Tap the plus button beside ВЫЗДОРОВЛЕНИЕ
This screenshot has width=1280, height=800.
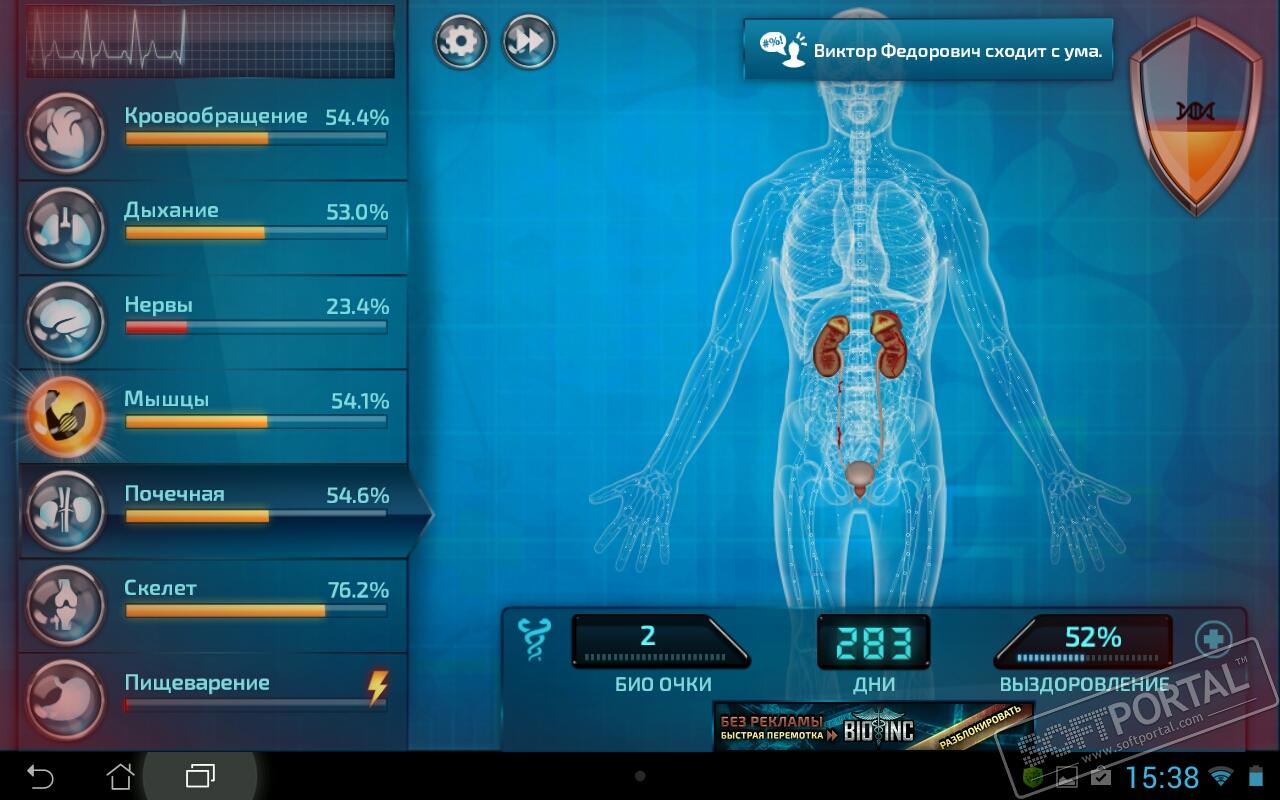(x=1213, y=638)
